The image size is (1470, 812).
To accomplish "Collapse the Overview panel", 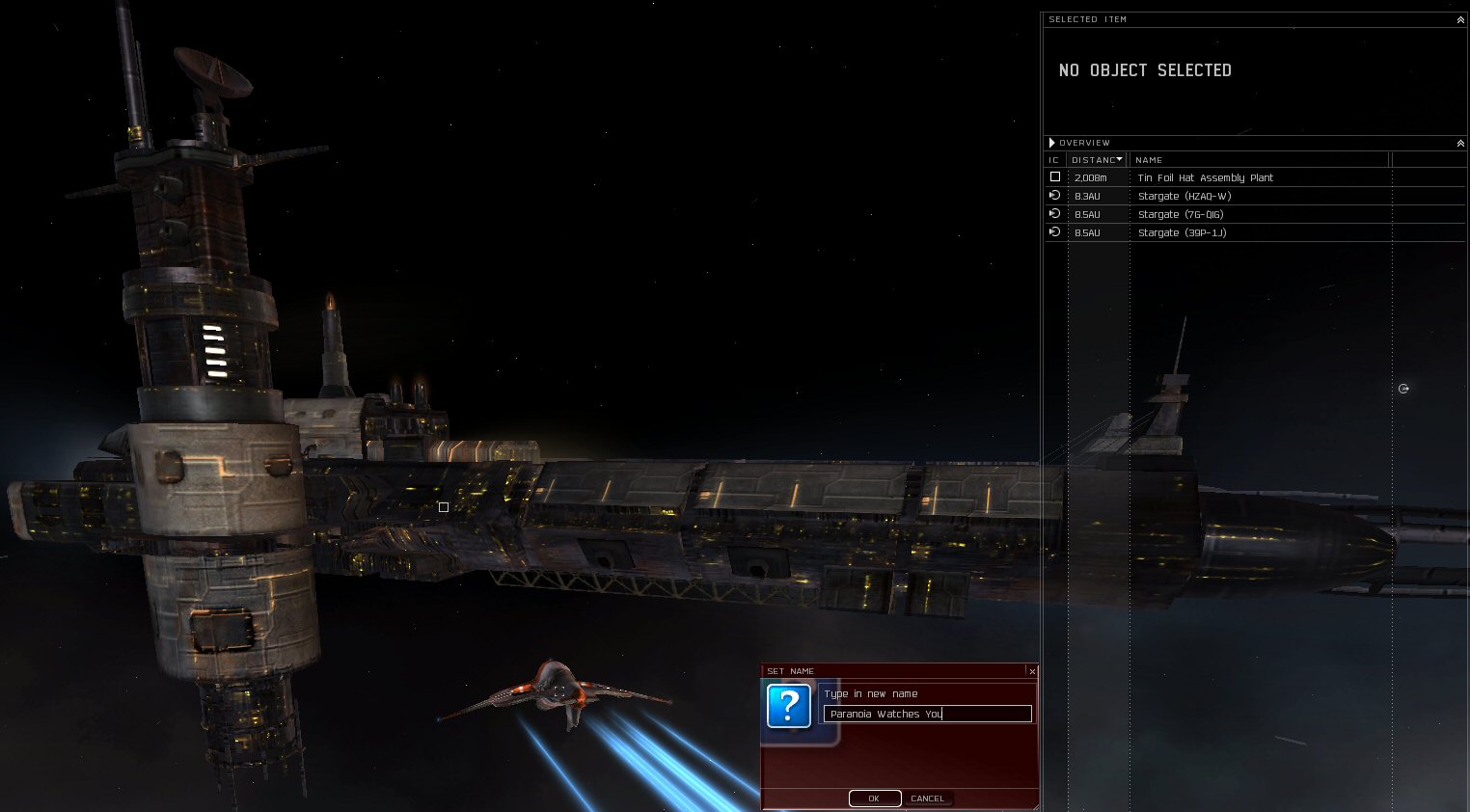I will 1460,143.
